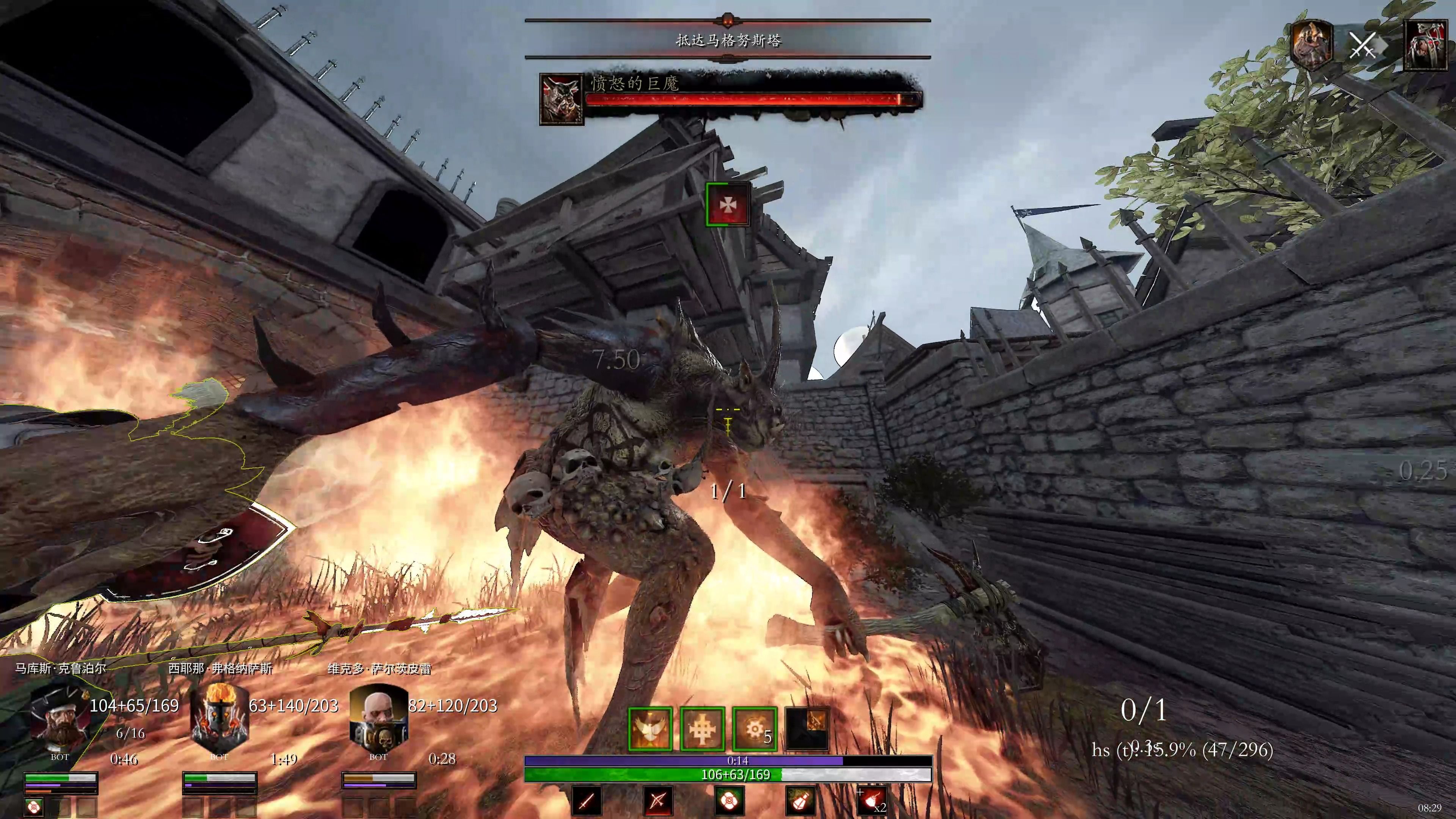Click the gear buff icon with 5 stacks
The width and height of the screenshot is (1456, 819).
coord(755,729)
